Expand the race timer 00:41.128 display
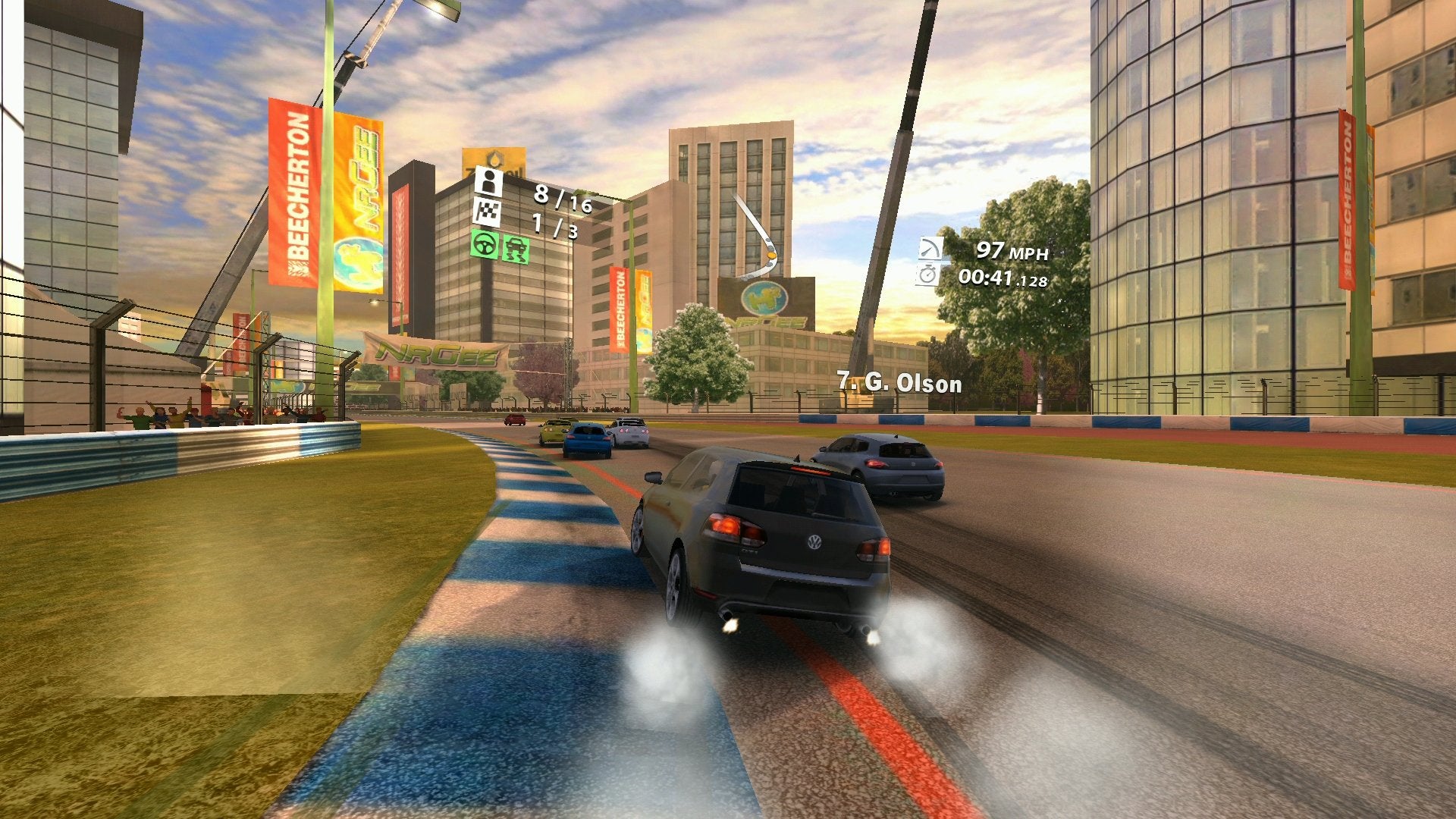 1005,278
